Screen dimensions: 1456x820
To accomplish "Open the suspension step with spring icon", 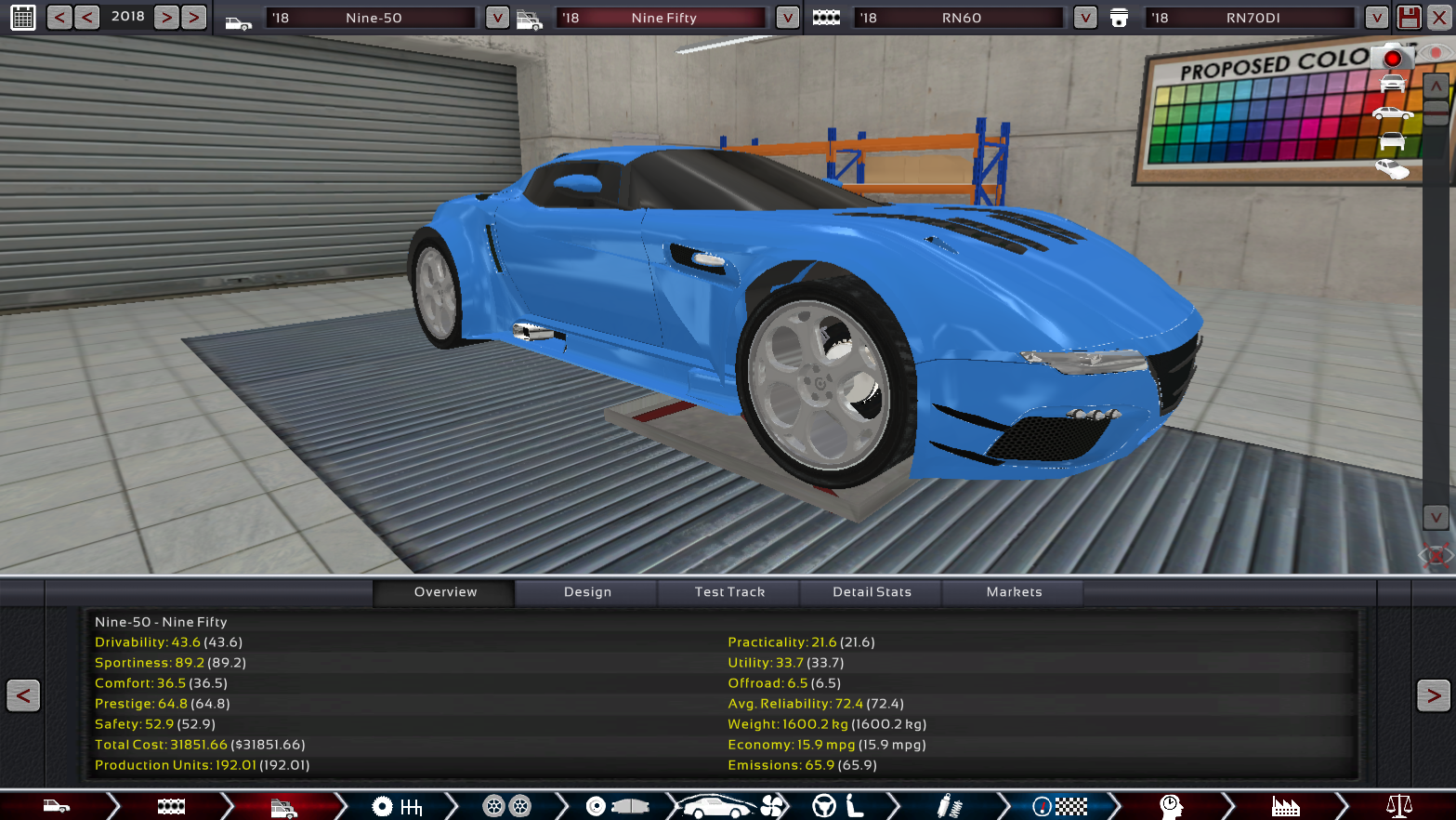I will pyautogui.click(x=949, y=806).
